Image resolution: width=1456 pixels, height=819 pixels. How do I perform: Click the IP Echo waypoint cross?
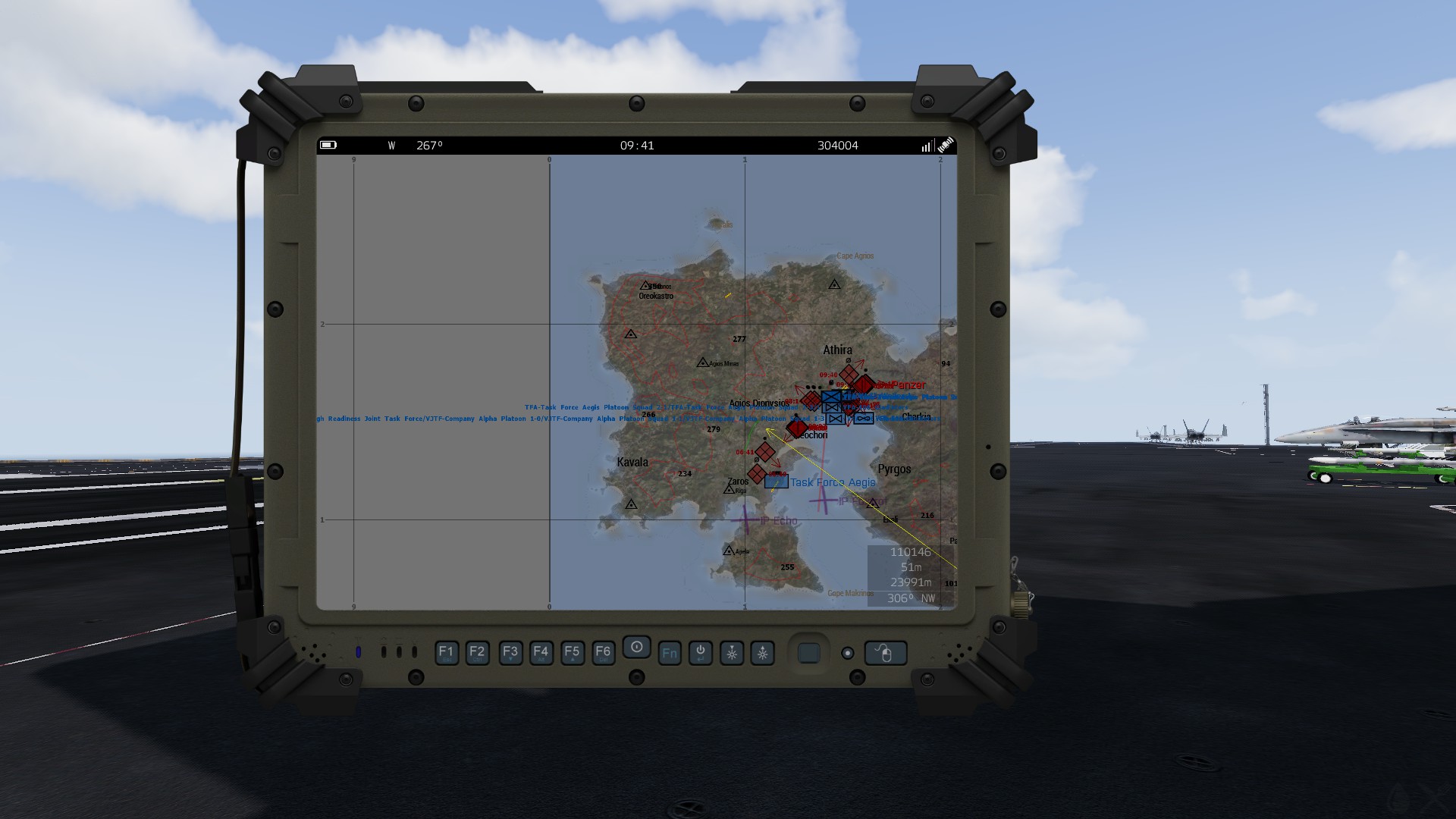coord(745,519)
